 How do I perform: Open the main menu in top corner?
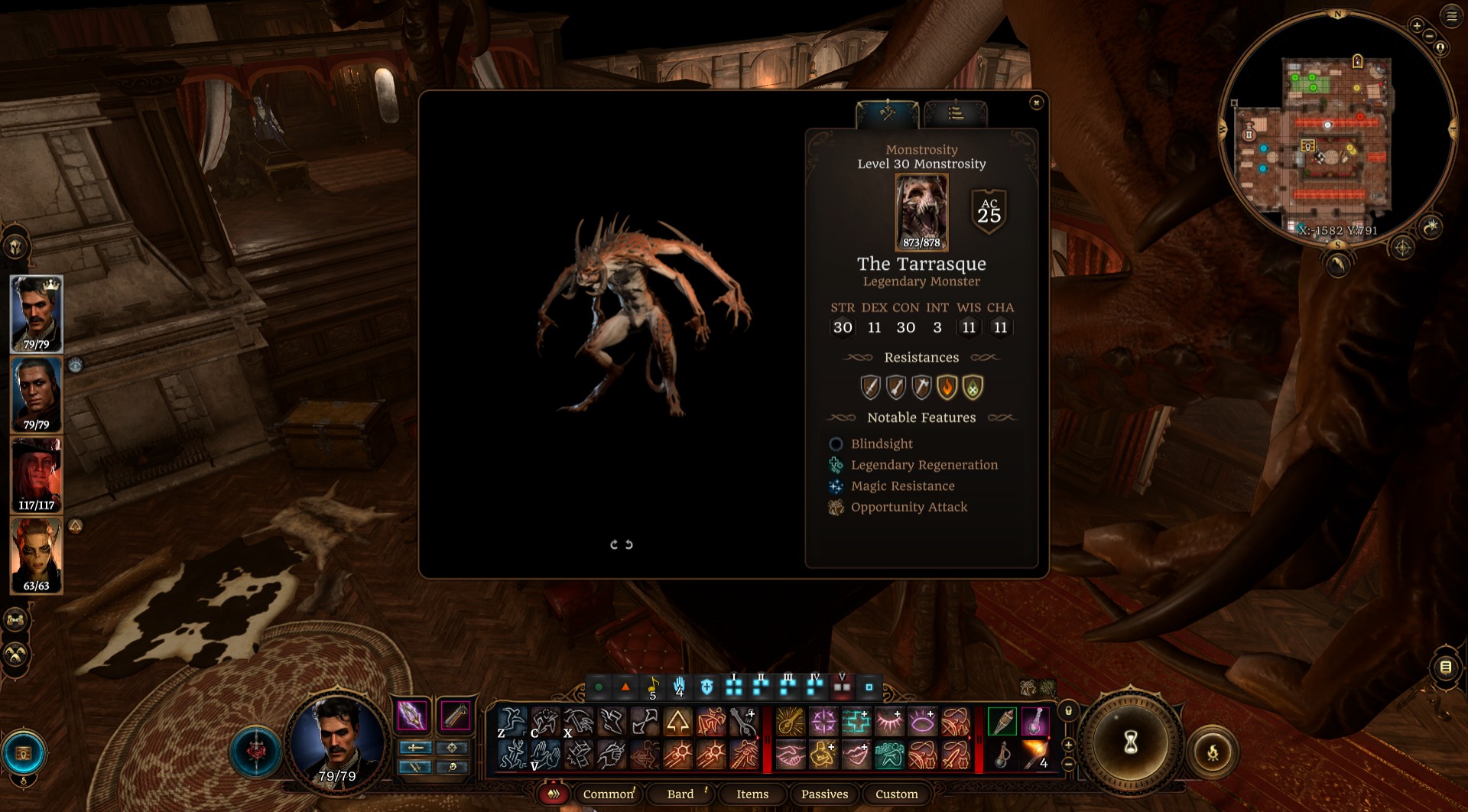point(1451,16)
